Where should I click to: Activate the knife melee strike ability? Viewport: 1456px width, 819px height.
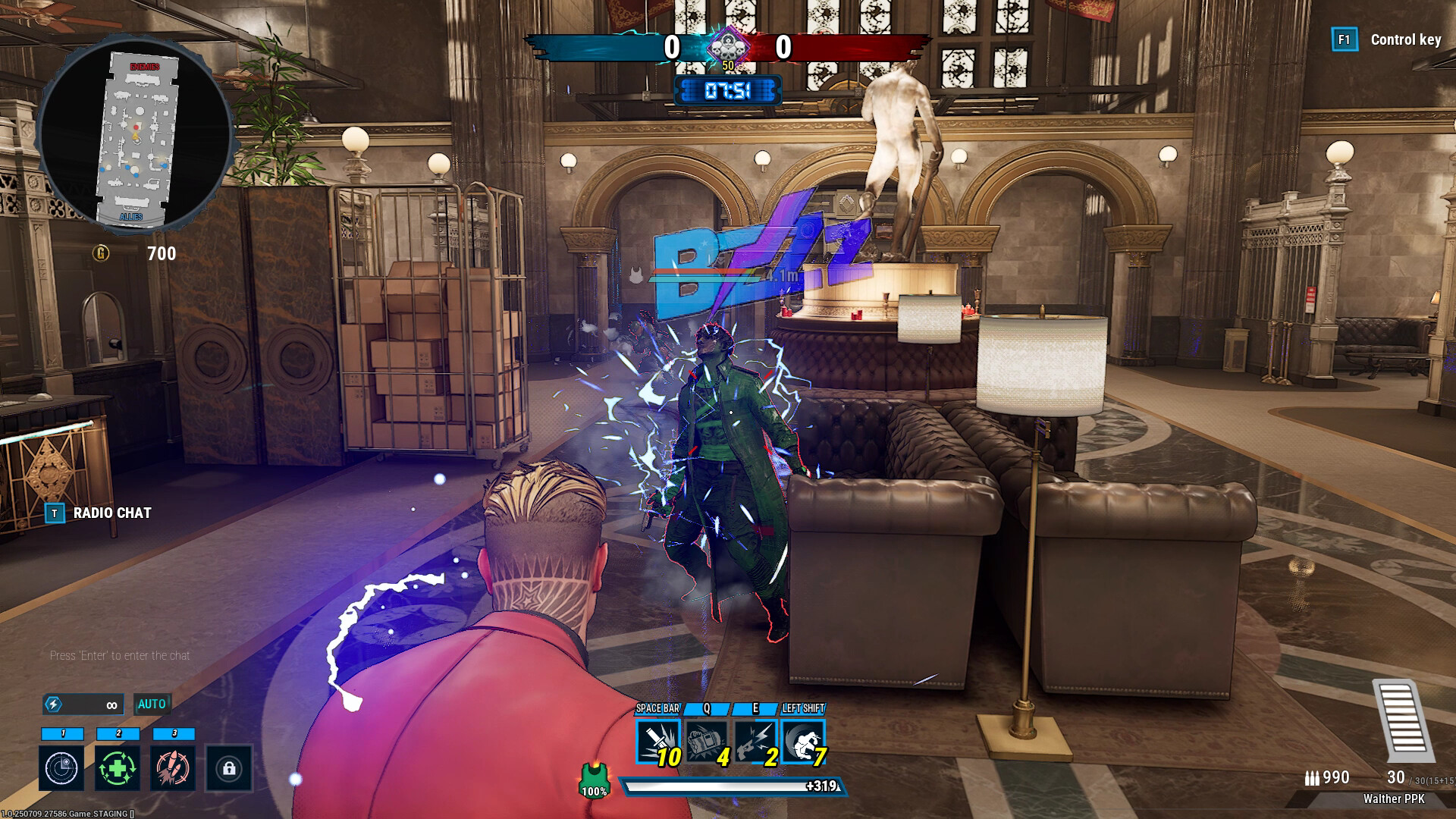coord(658,741)
